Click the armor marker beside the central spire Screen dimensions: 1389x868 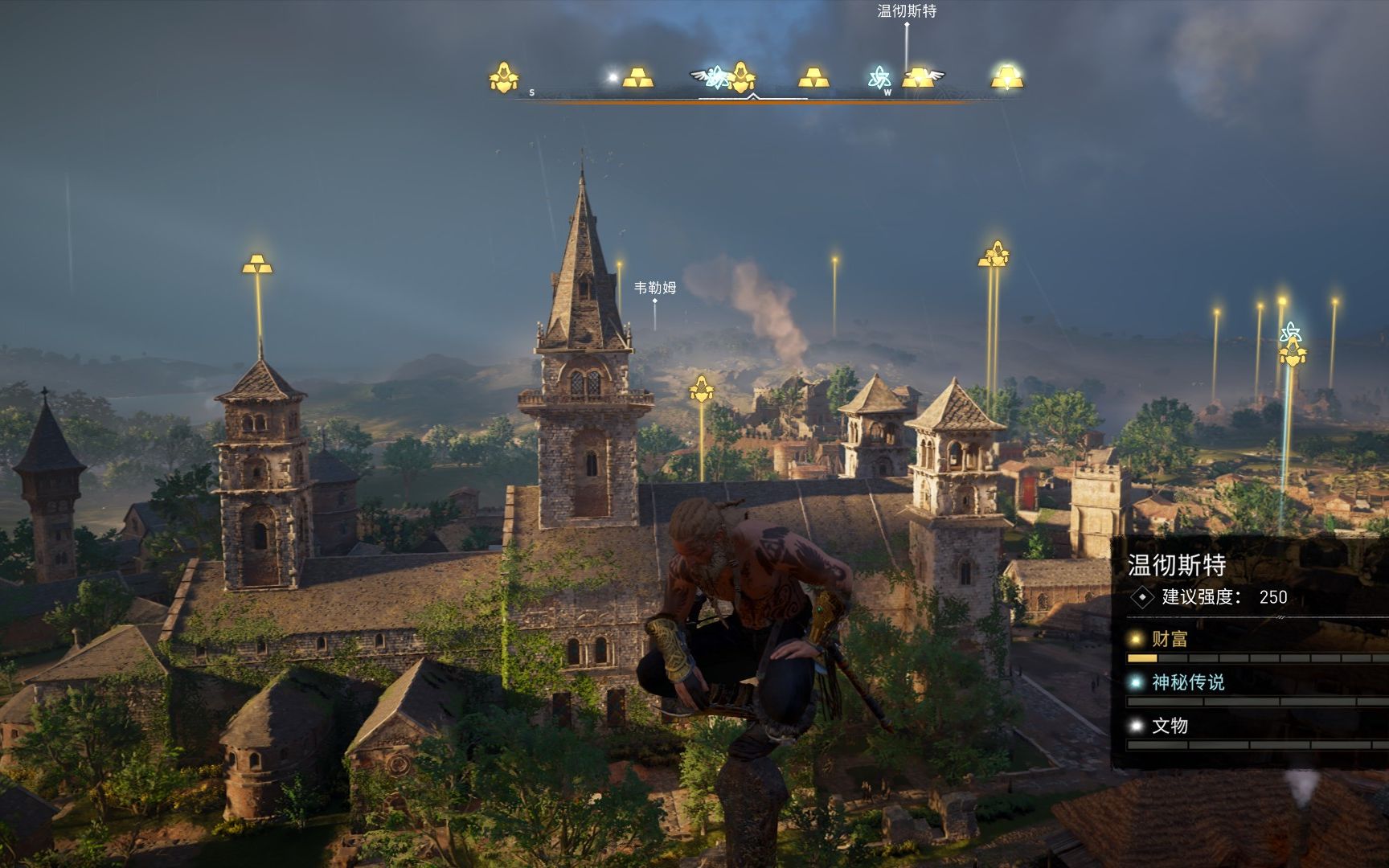coord(702,390)
